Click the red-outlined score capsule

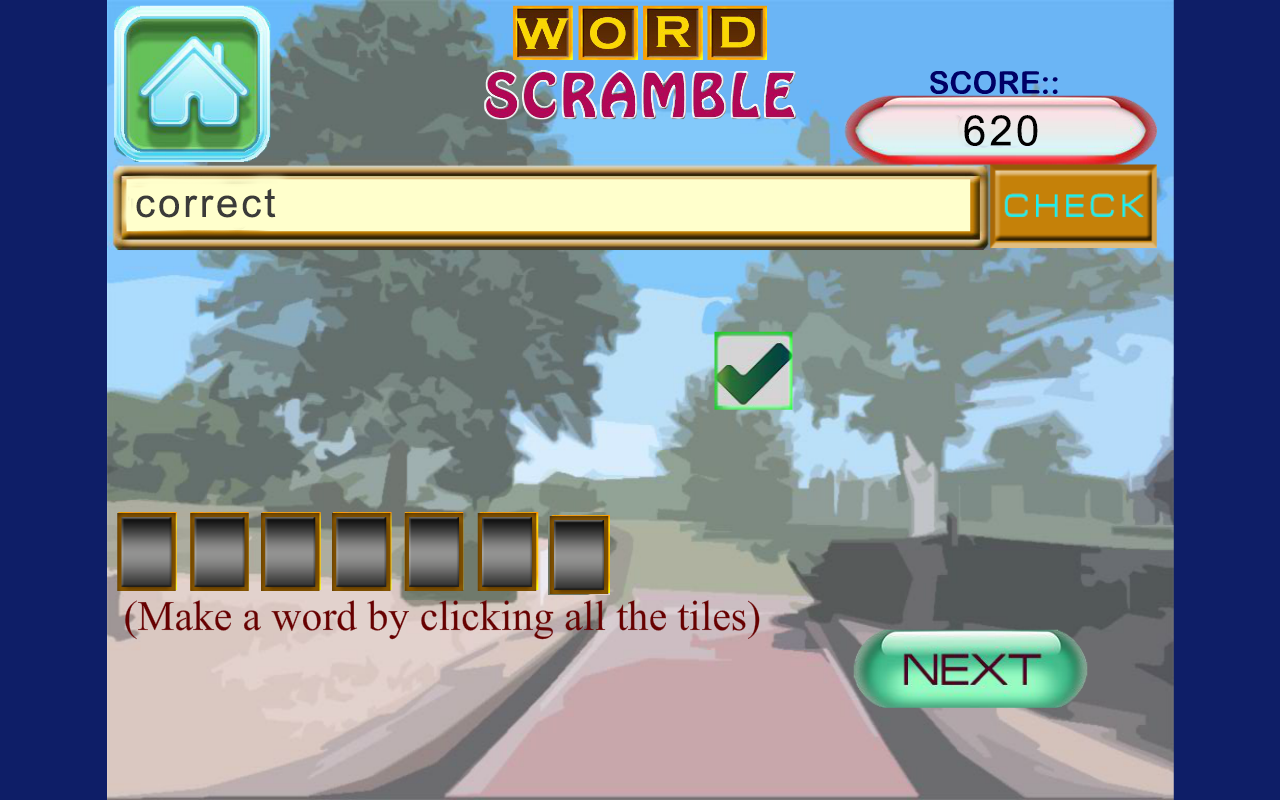pos(1000,129)
